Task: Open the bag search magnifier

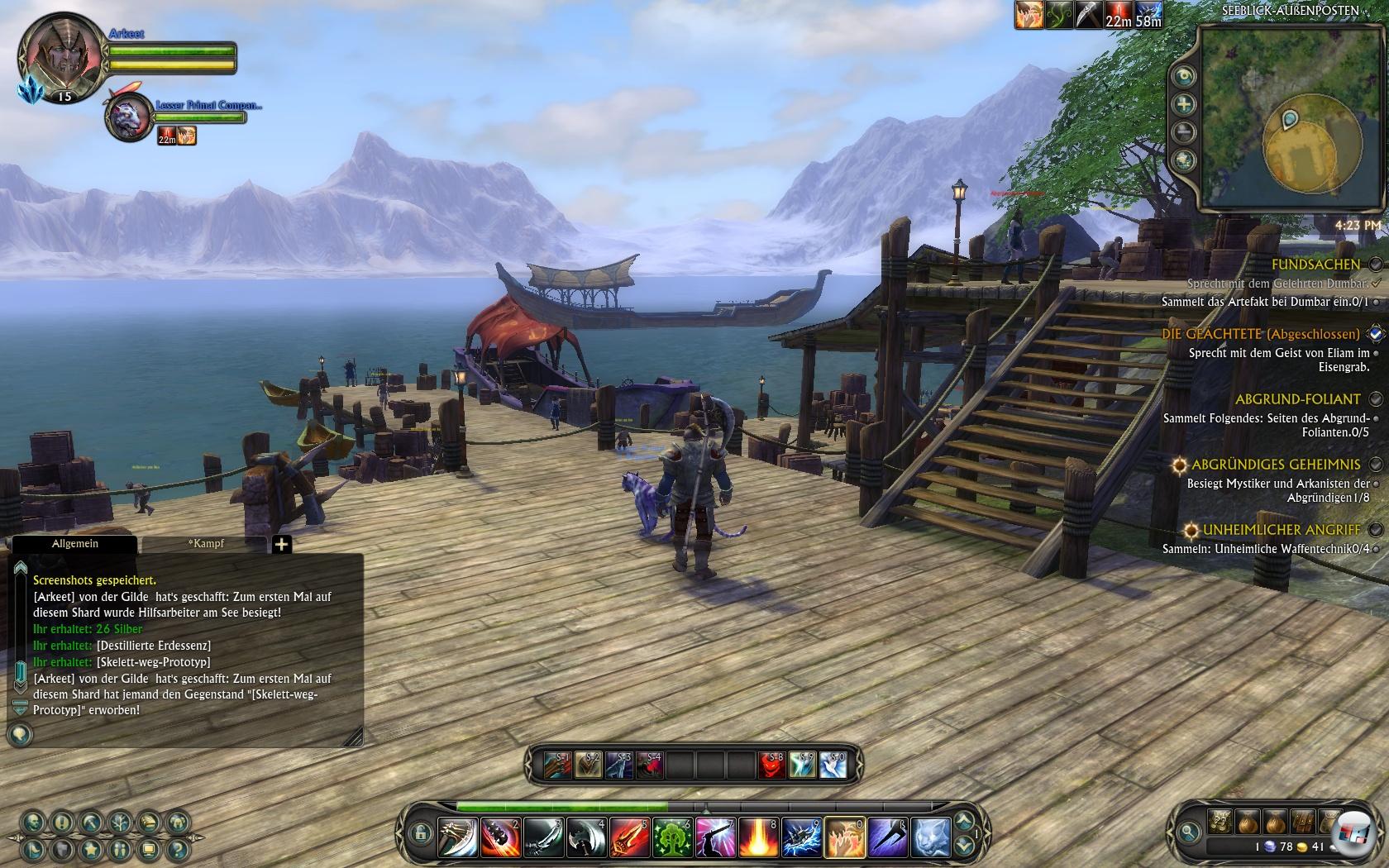Action: [1189, 832]
